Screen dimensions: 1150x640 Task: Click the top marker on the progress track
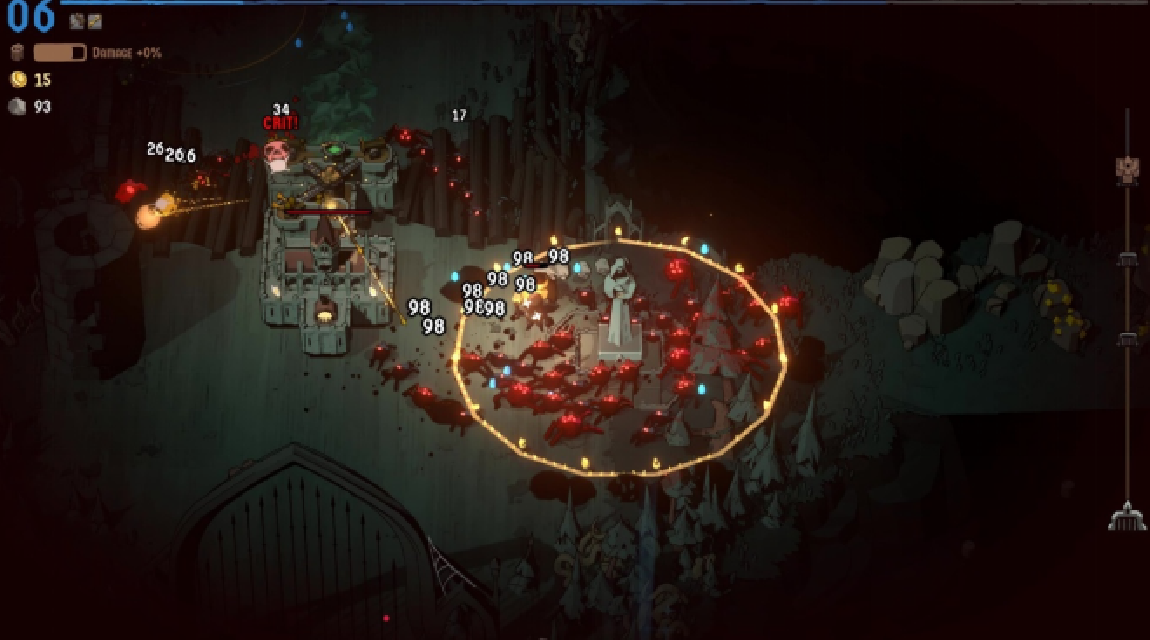click(1126, 168)
